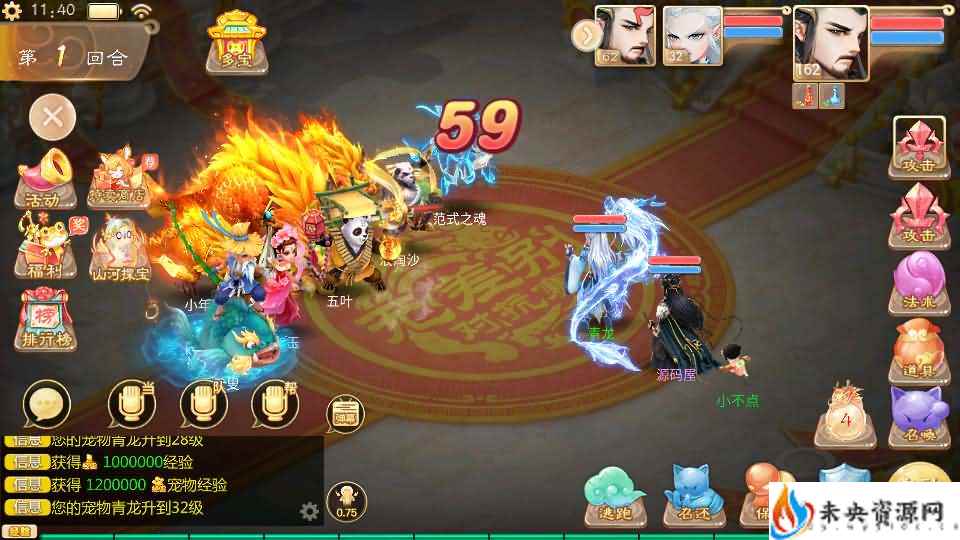The image size is (960, 540).
Task: Open the fox-girl 商店 shop
Action: click(119, 180)
